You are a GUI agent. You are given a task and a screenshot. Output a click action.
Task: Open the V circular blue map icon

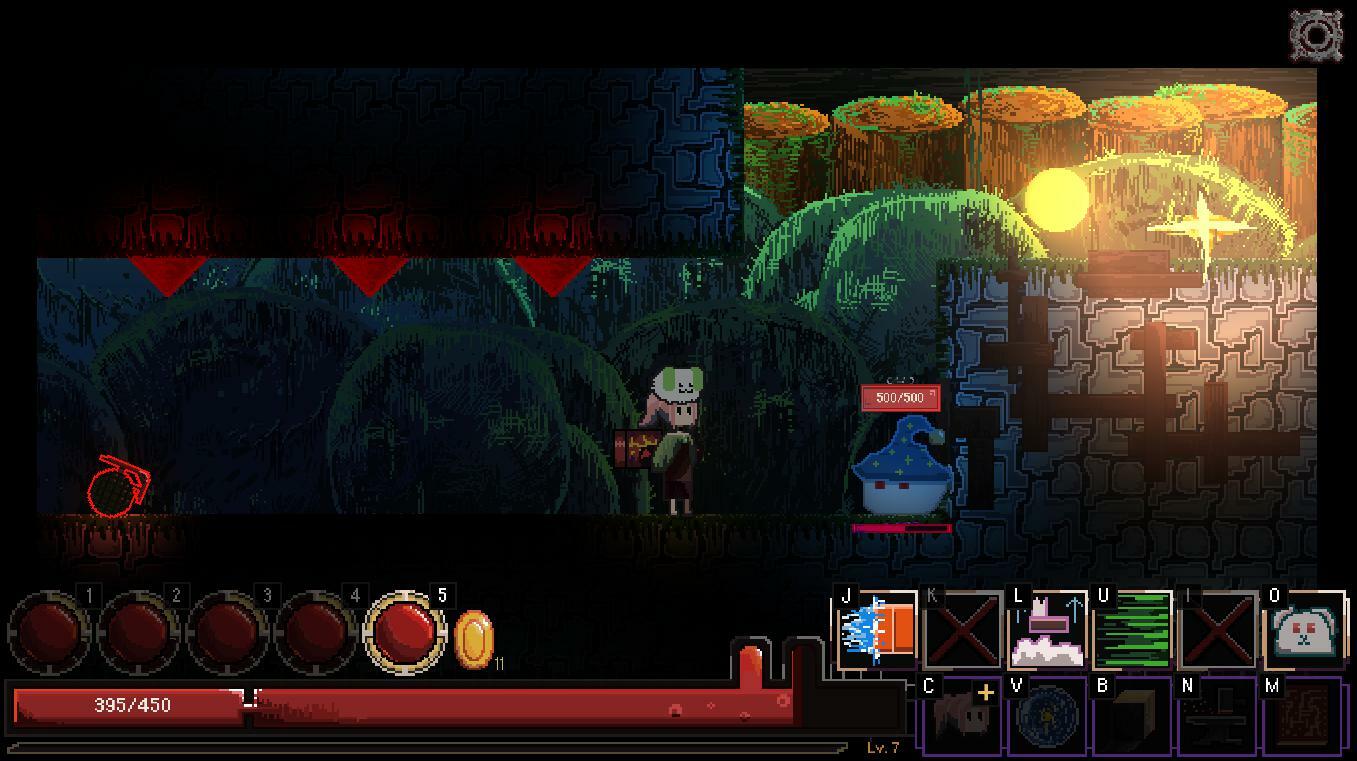pos(1047,715)
